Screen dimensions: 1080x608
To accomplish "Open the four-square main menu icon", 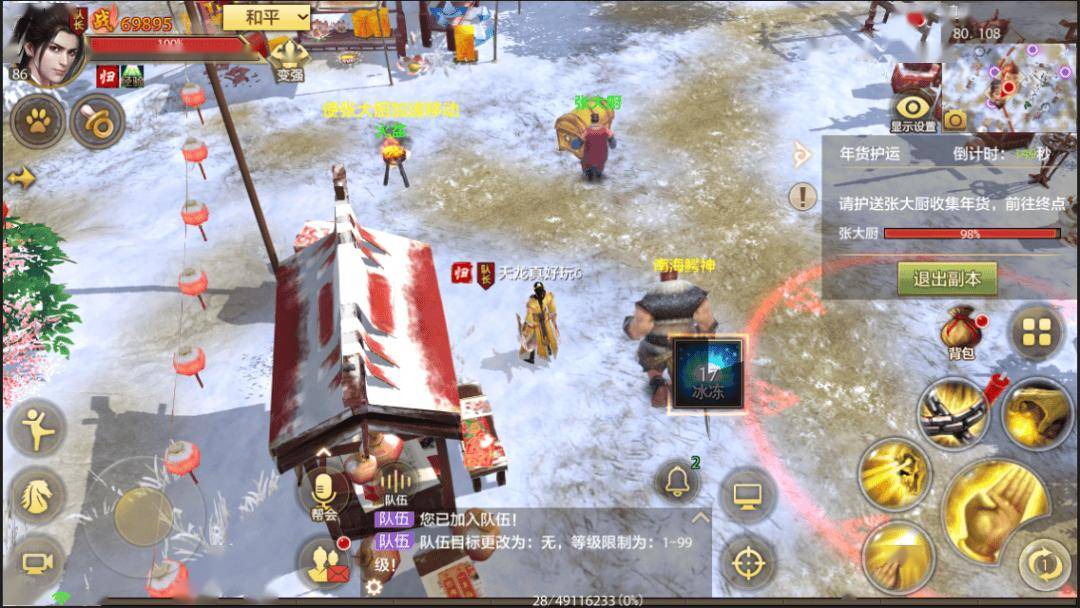I will 1035,331.
